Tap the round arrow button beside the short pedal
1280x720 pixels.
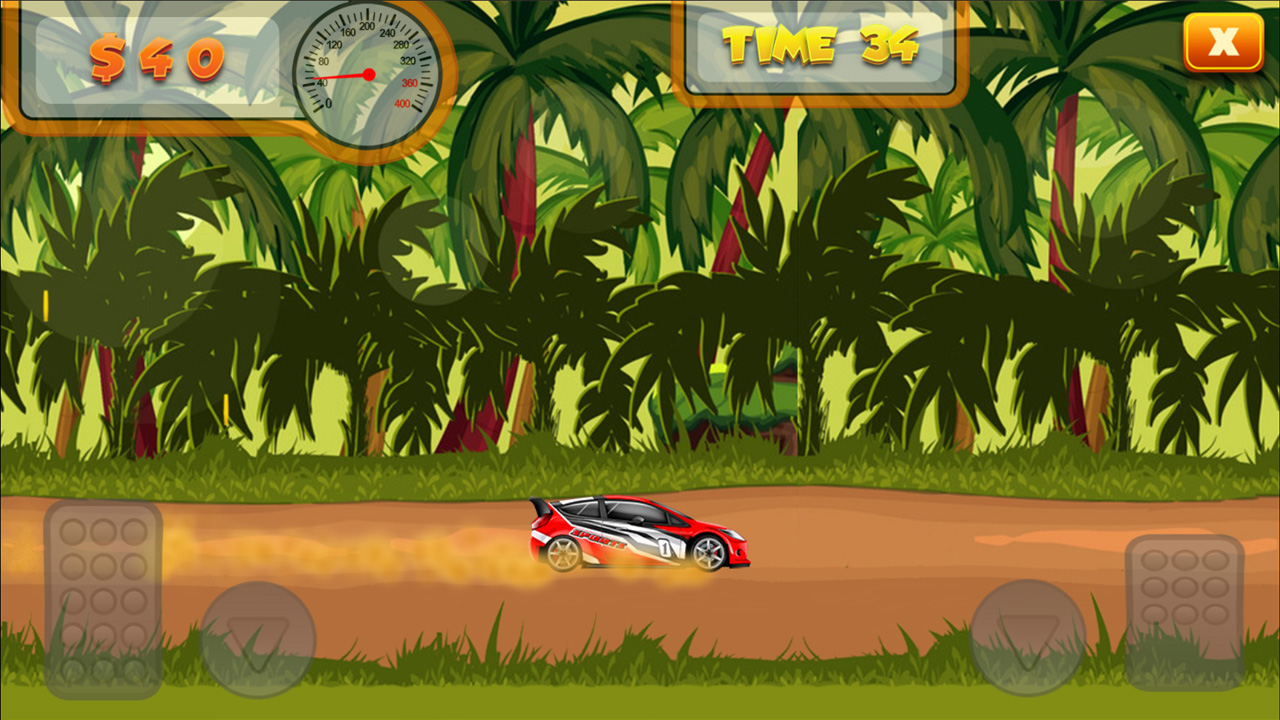[1028, 638]
